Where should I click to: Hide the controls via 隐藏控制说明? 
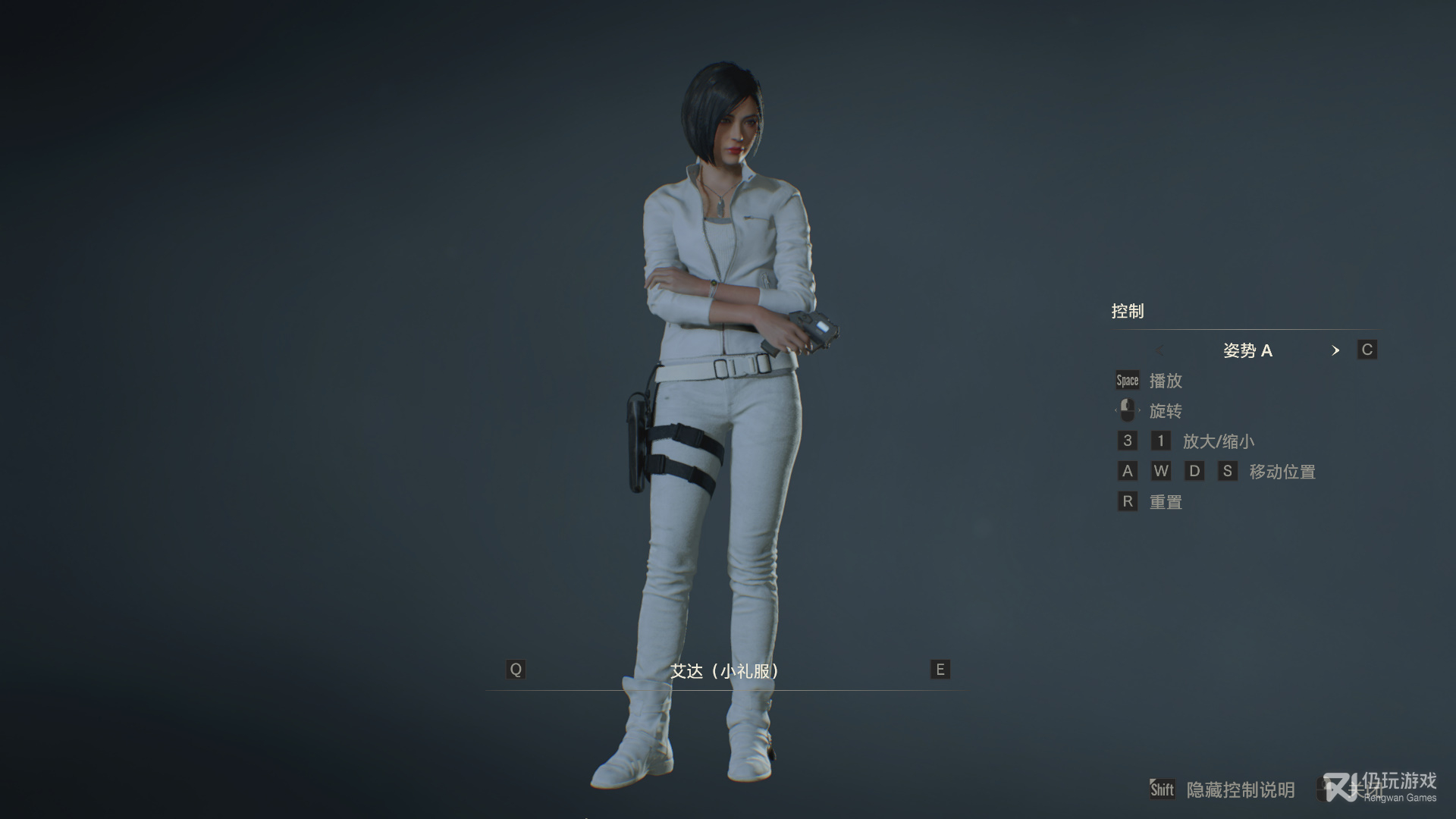(1240, 790)
